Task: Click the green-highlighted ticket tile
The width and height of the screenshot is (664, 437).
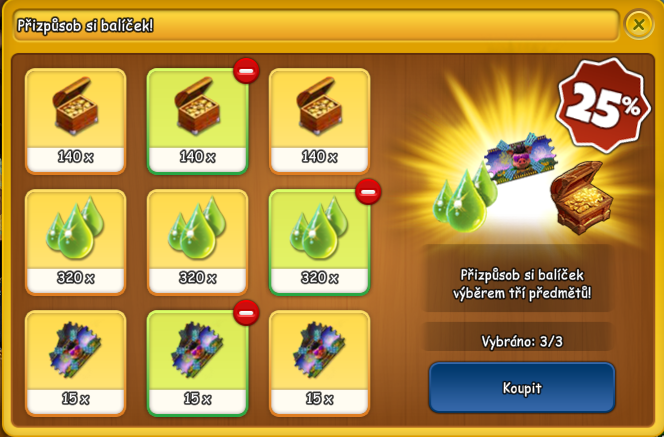Action: pos(197,362)
